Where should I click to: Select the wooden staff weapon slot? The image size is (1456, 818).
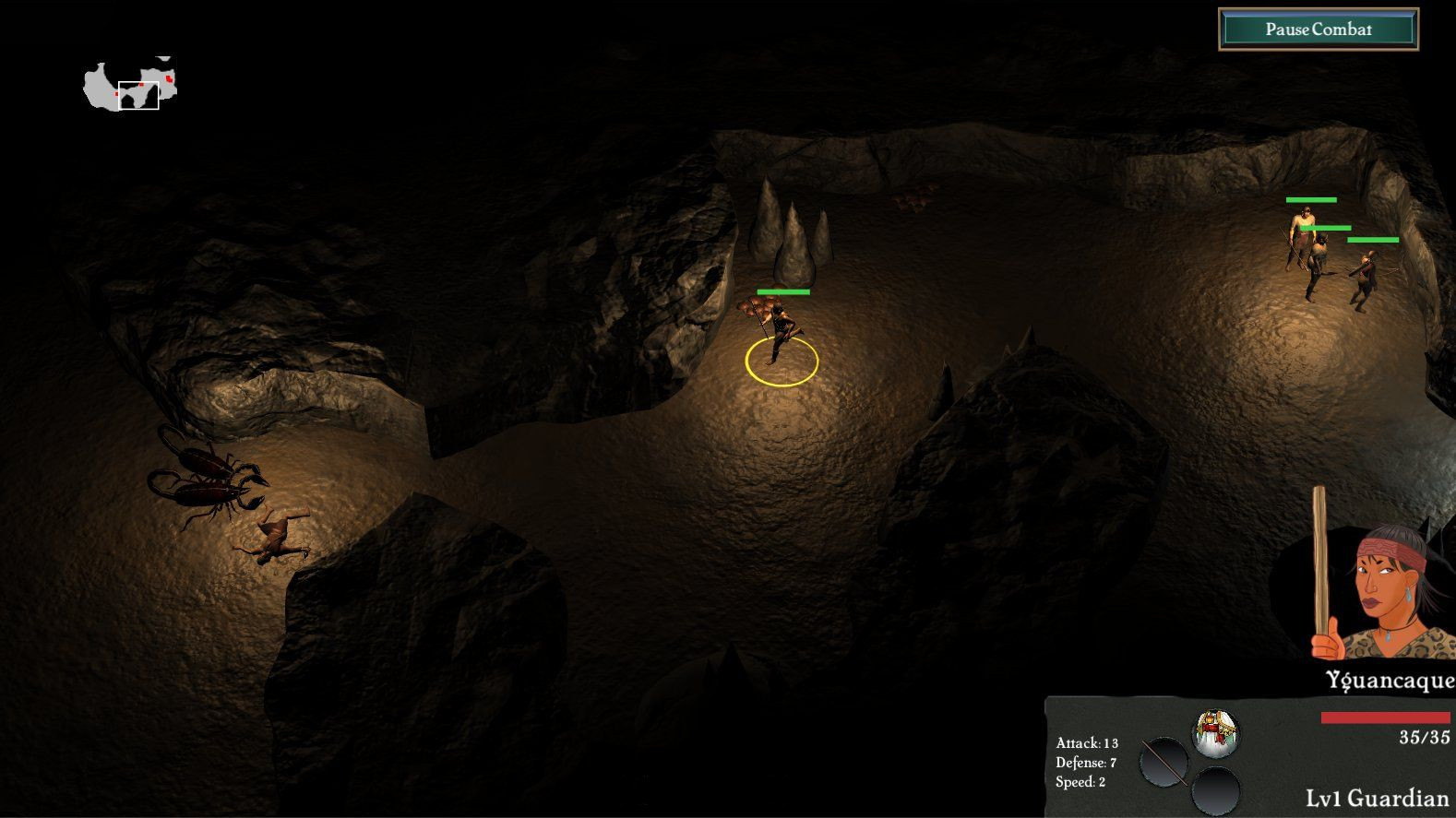pyautogui.click(x=1164, y=763)
